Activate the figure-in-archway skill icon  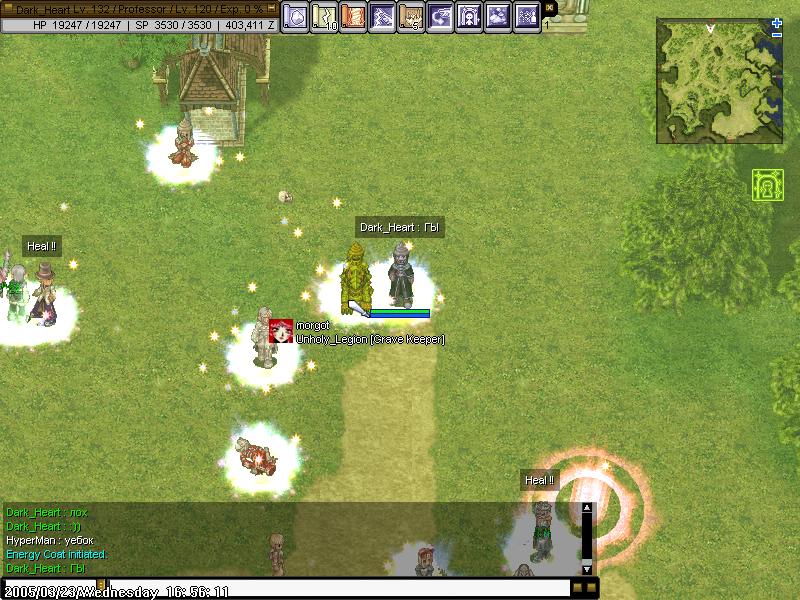click(x=469, y=17)
